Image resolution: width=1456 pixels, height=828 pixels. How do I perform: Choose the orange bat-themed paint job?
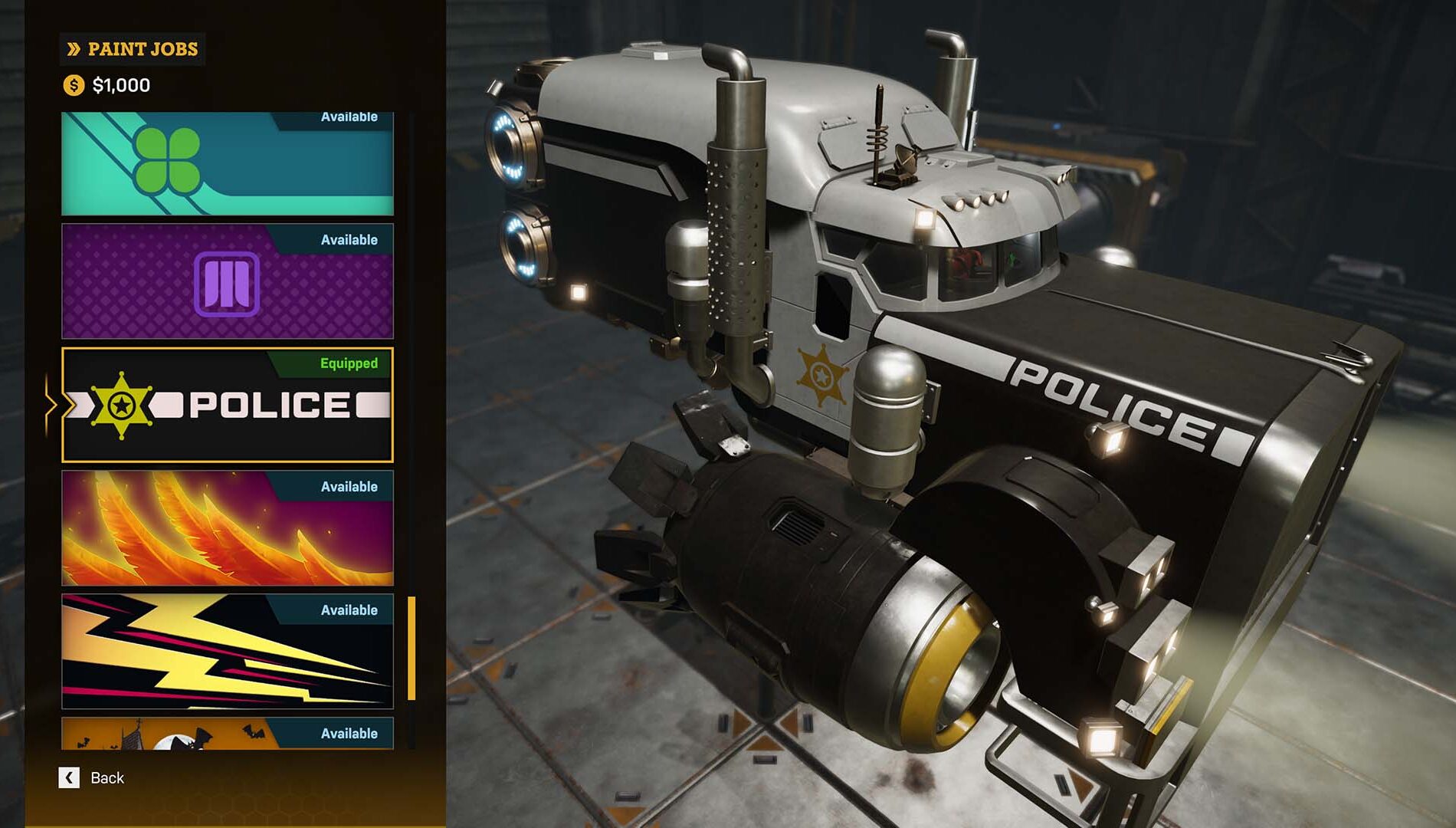coord(228,734)
